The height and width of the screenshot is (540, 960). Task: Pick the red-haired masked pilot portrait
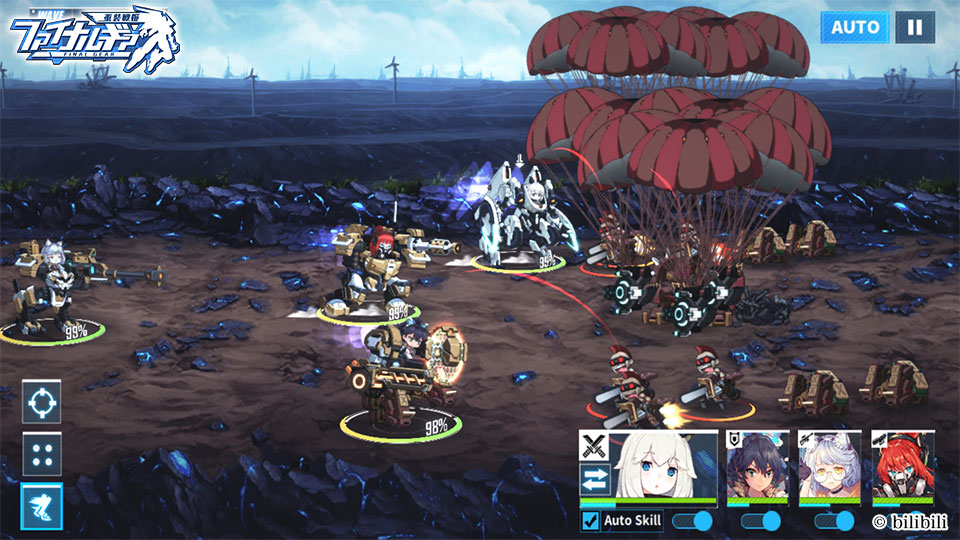(x=902, y=465)
